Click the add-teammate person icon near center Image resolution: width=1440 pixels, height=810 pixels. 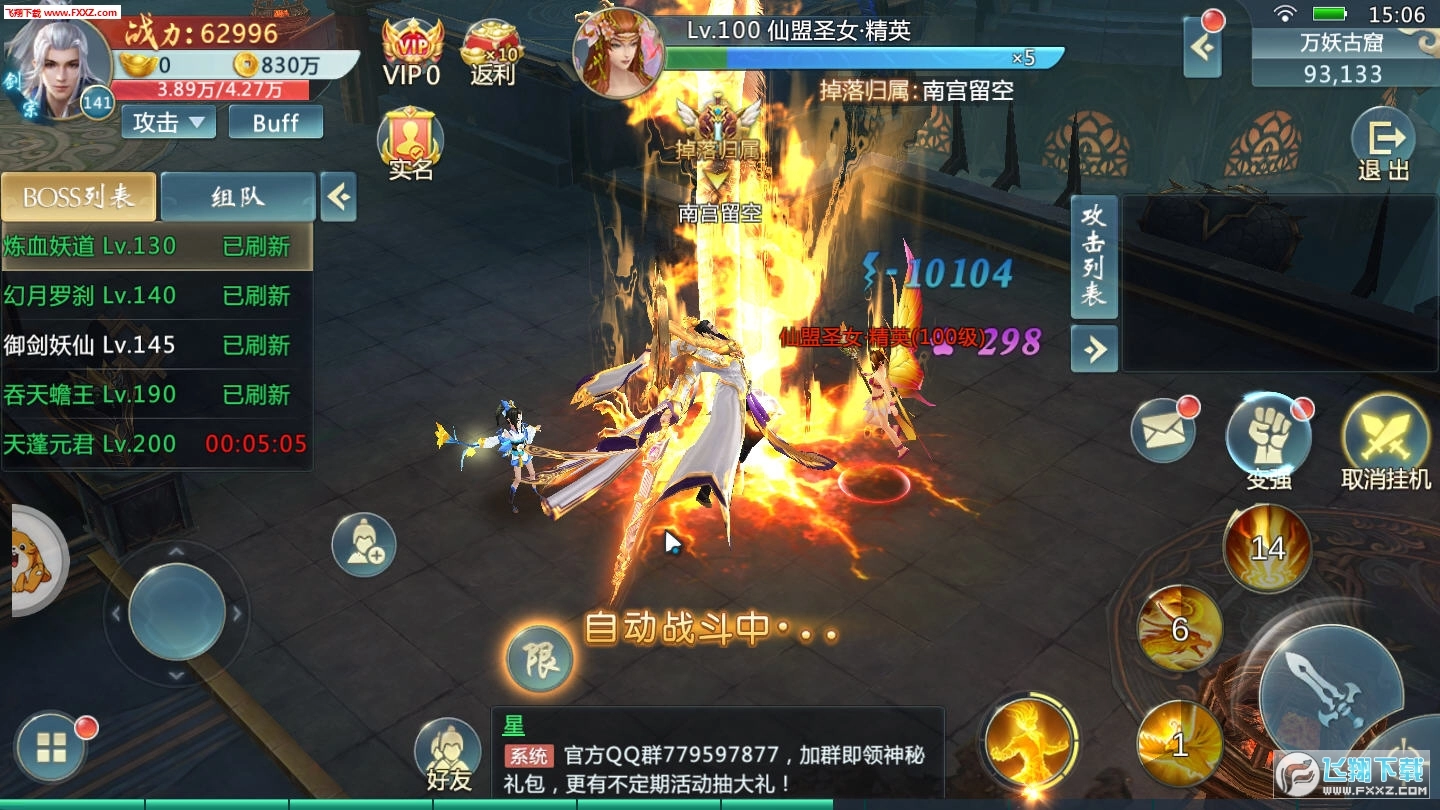pos(364,544)
